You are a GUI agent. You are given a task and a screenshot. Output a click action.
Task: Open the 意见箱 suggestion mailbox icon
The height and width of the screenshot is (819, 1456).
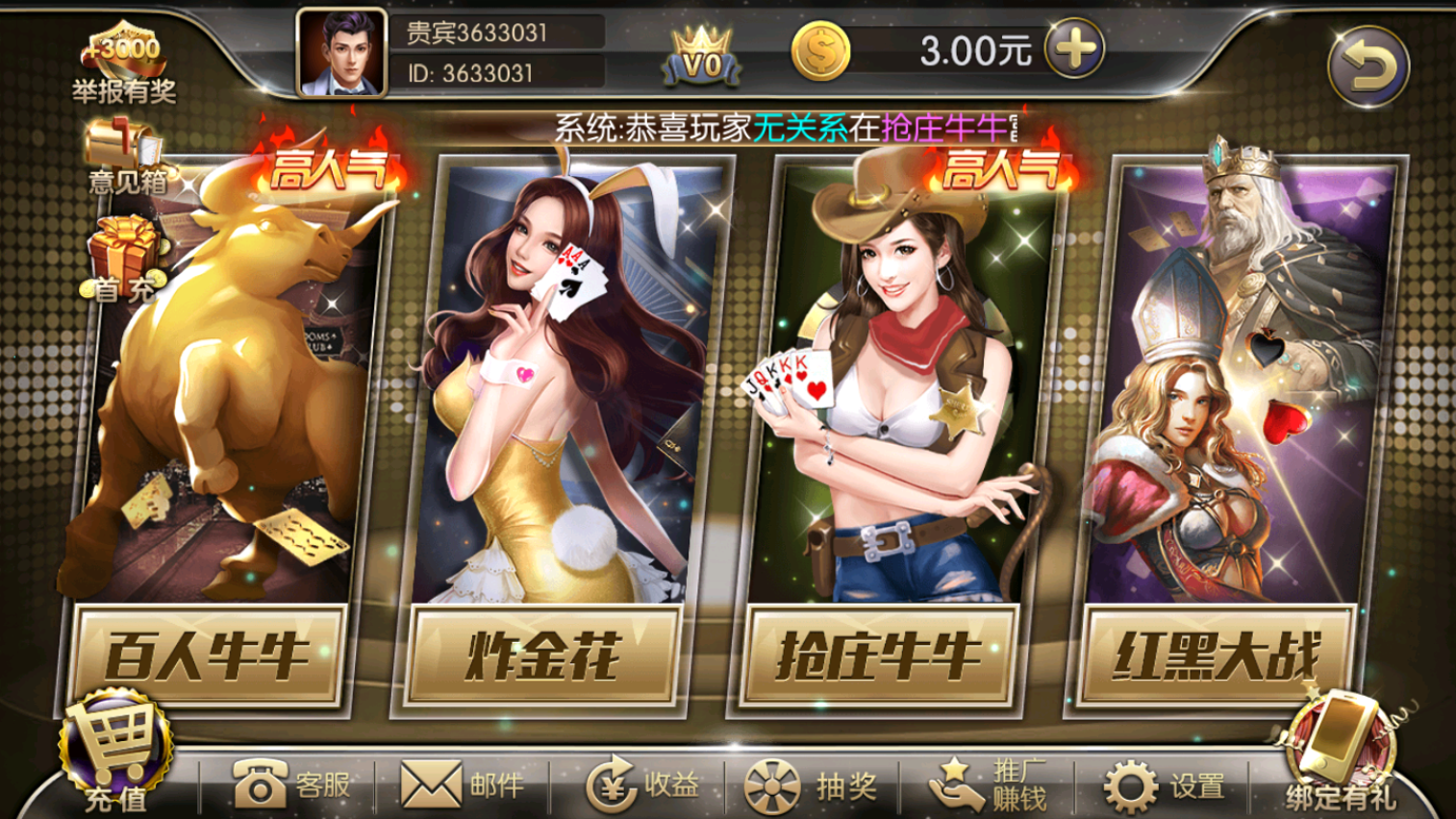tap(125, 141)
